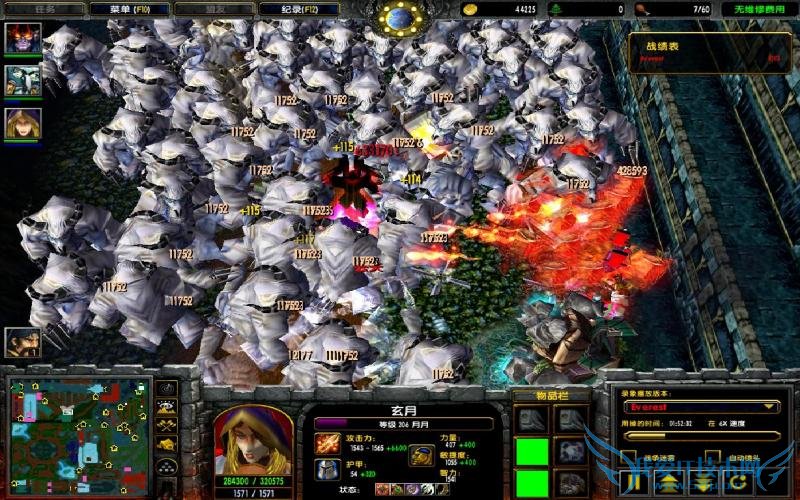The height and width of the screenshot is (500, 800).
Task: Select the blonde hero portrait in the sidebar
Action: (22, 122)
